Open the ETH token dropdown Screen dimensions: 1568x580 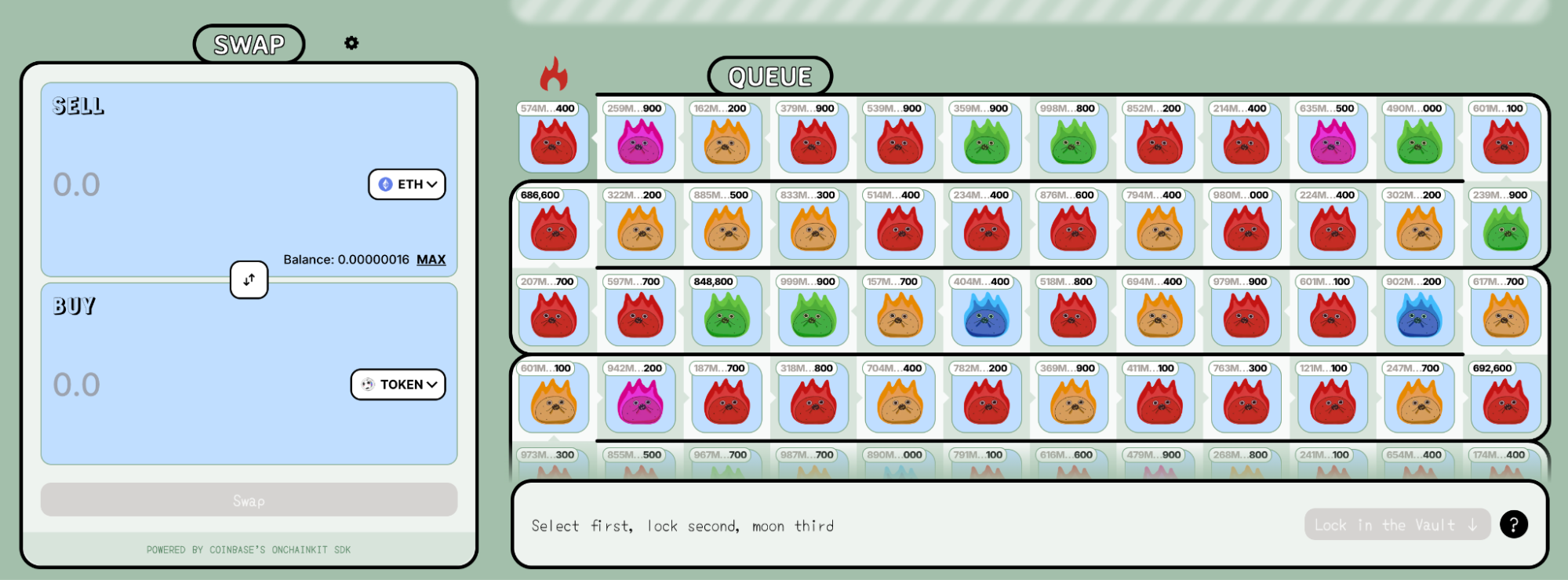[x=407, y=184]
